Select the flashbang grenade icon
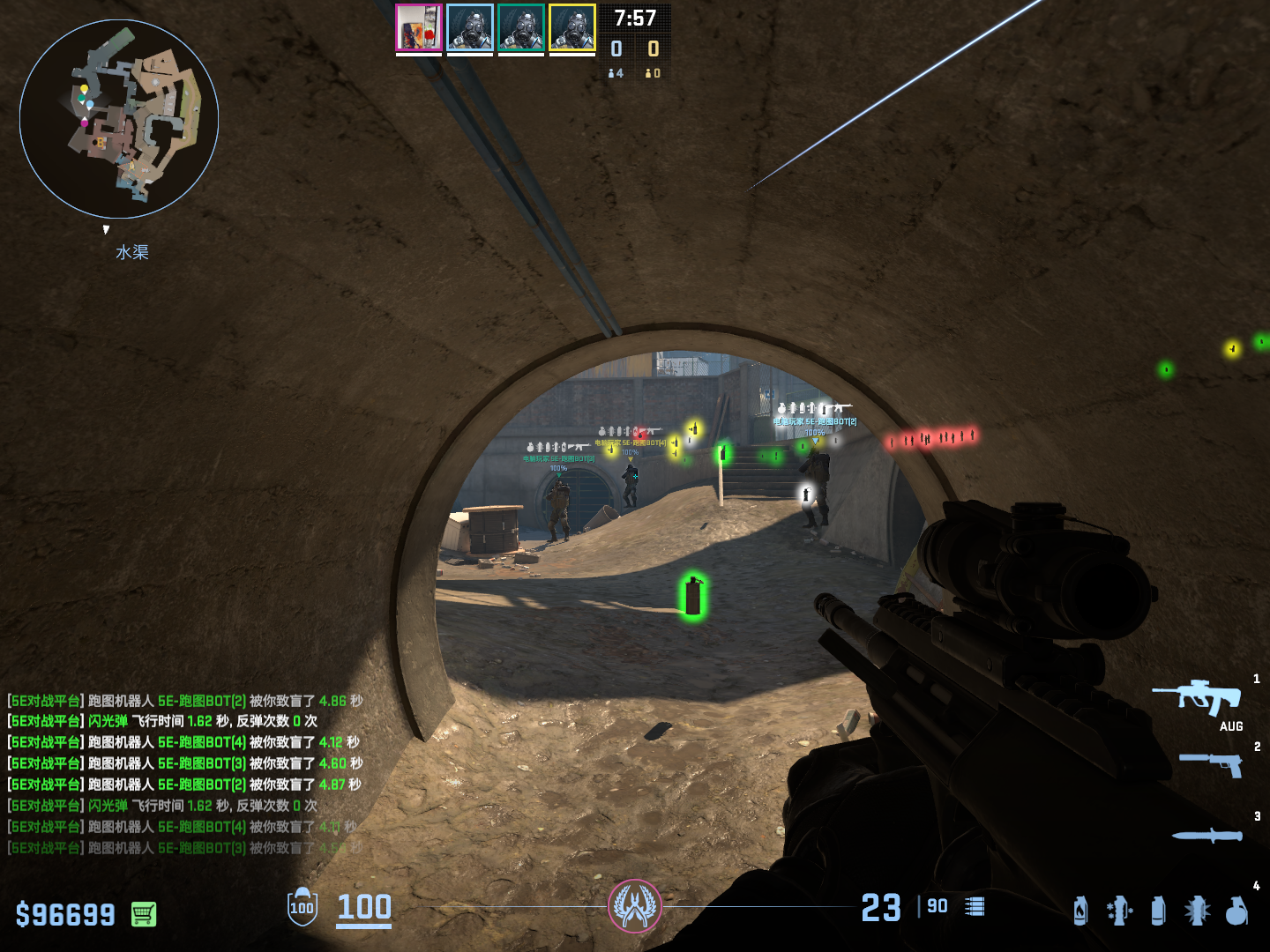Viewport: 1270px width, 952px height. pos(1197,911)
